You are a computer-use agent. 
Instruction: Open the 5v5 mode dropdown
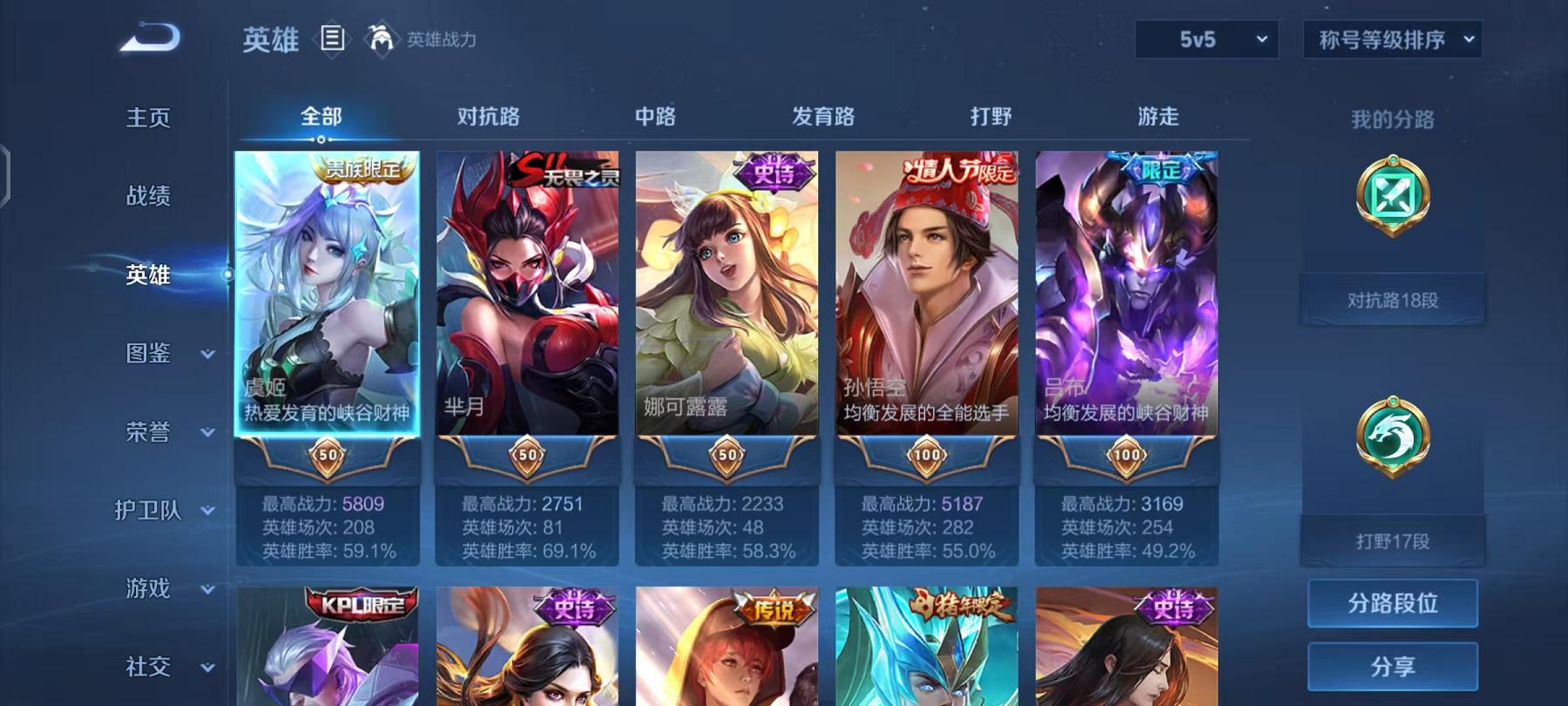pyautogui.click(x=1206, y=39)
